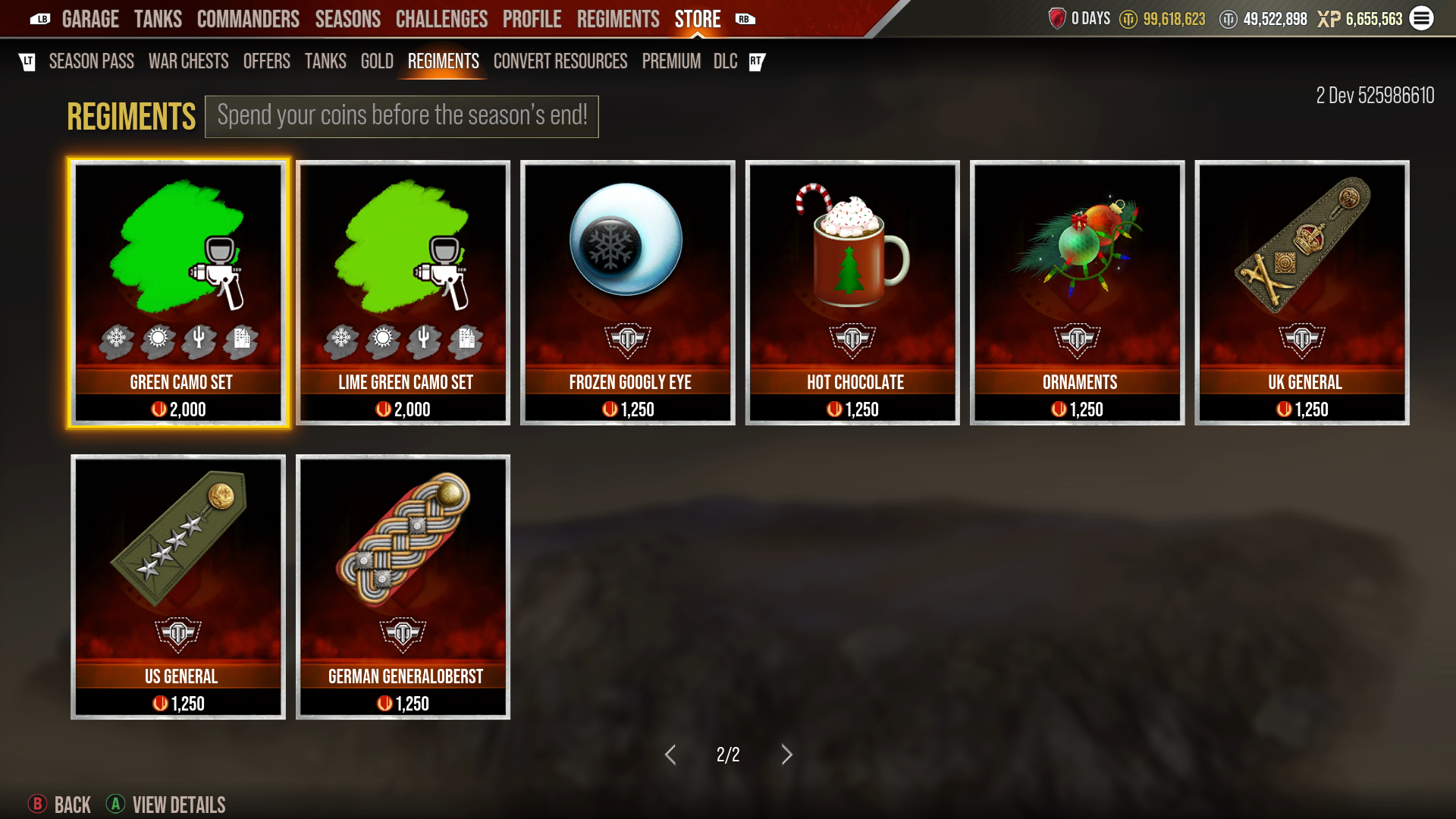Click the urban camo icon on Green Camo Set
The image size is (1456, 819).
[x=241, y=338]
